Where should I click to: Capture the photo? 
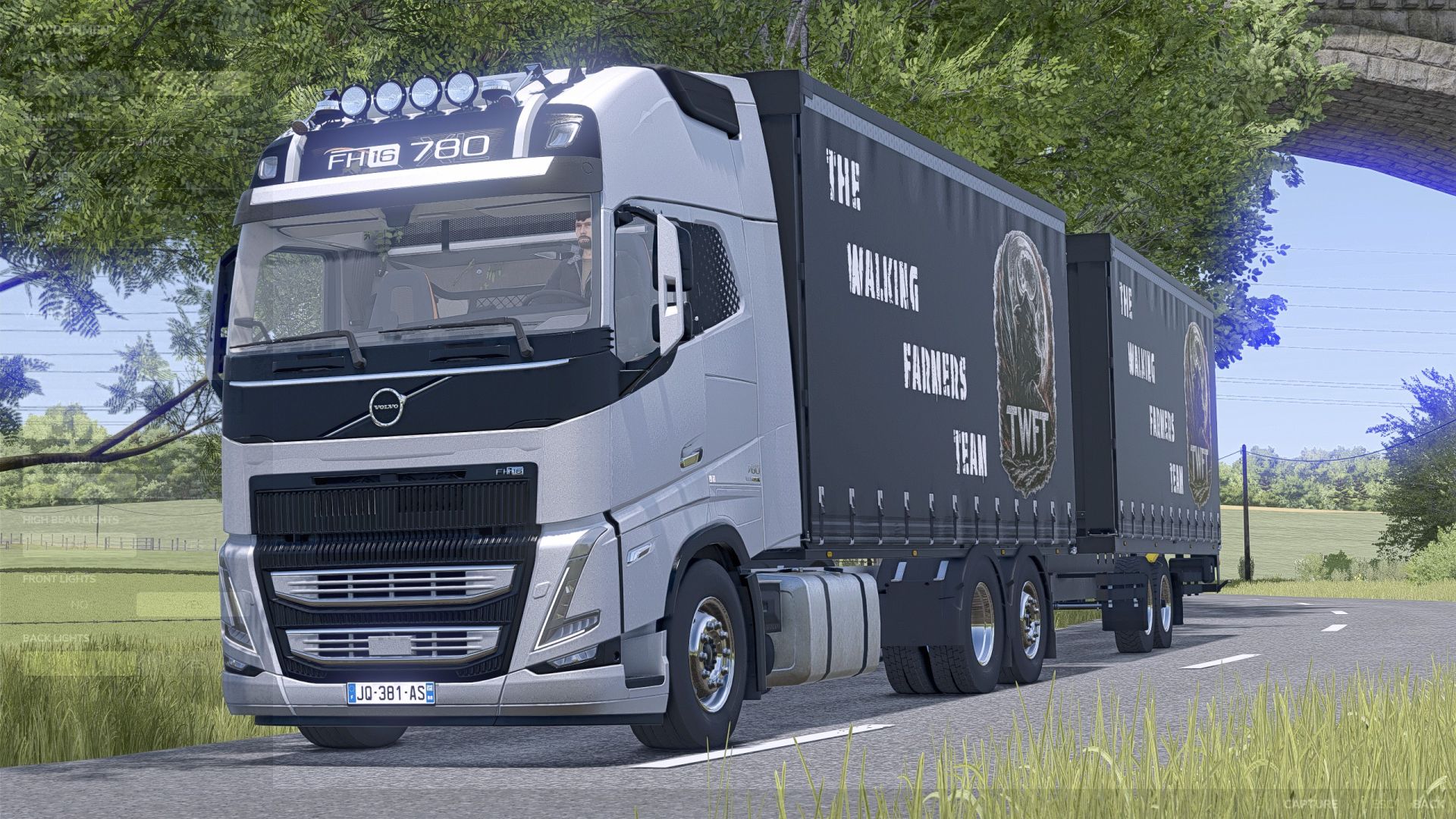click(x=1310, y=803)
